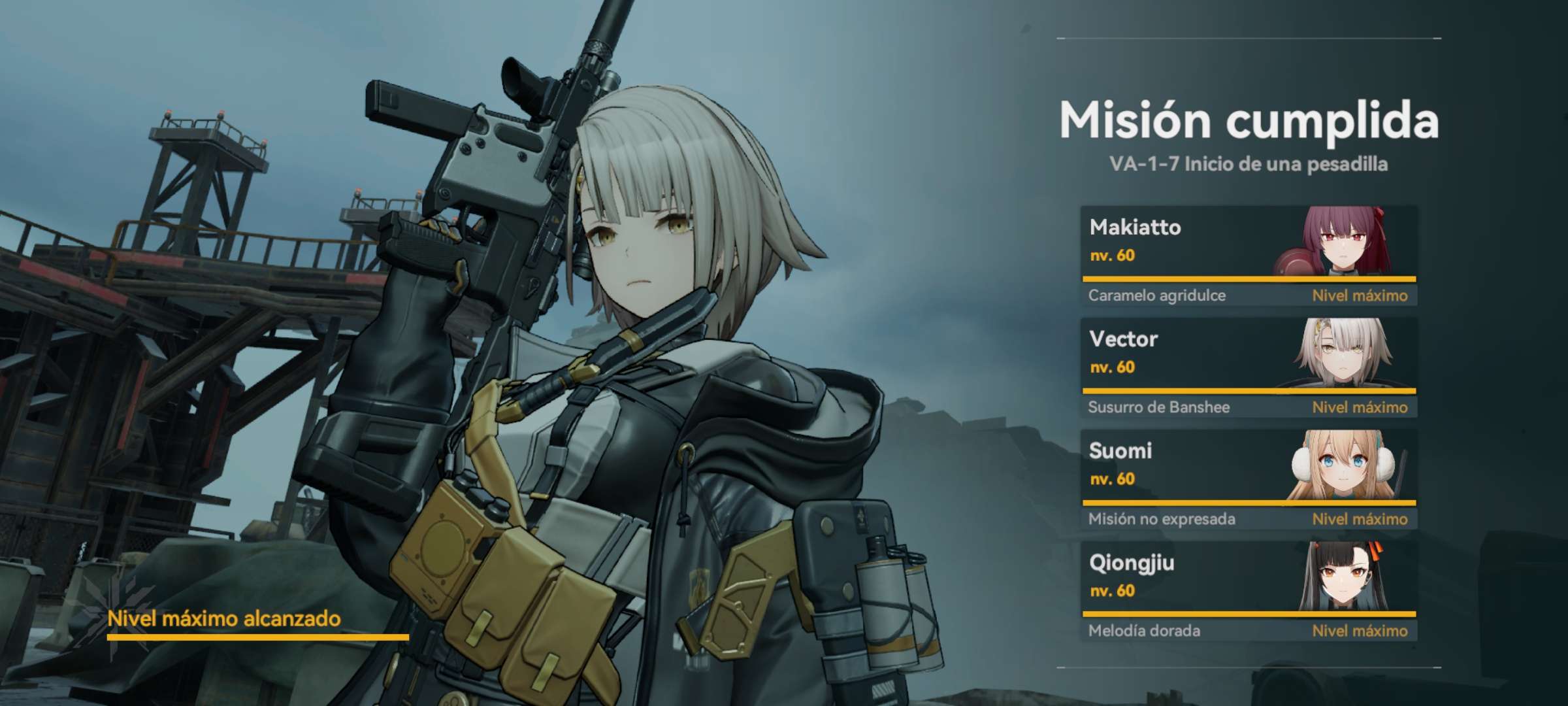Viewport: 1568px width, 706px height.
Task: Select Vector's result row
Action: [1248, 367]
